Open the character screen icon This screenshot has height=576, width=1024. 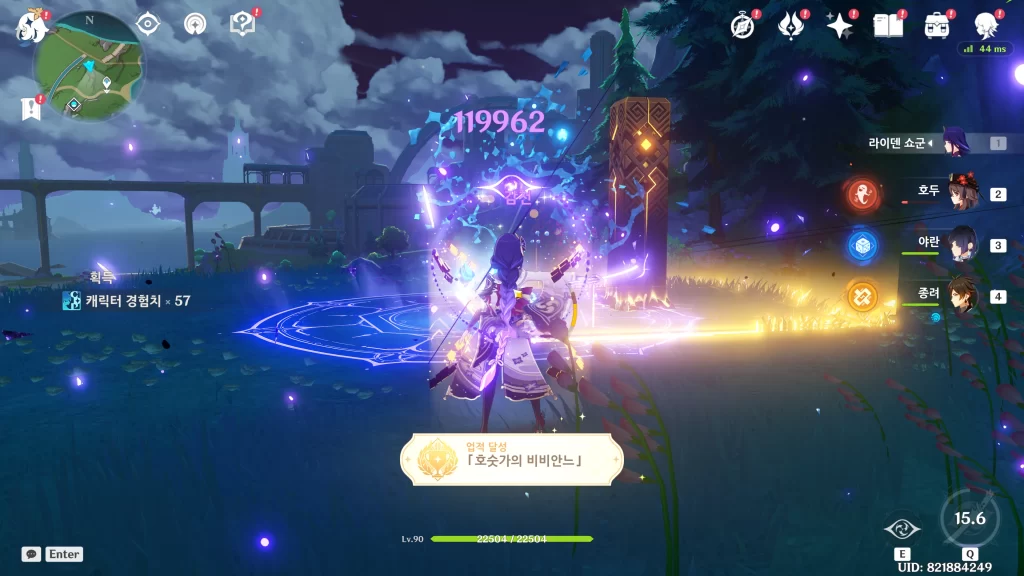[985, 26]
